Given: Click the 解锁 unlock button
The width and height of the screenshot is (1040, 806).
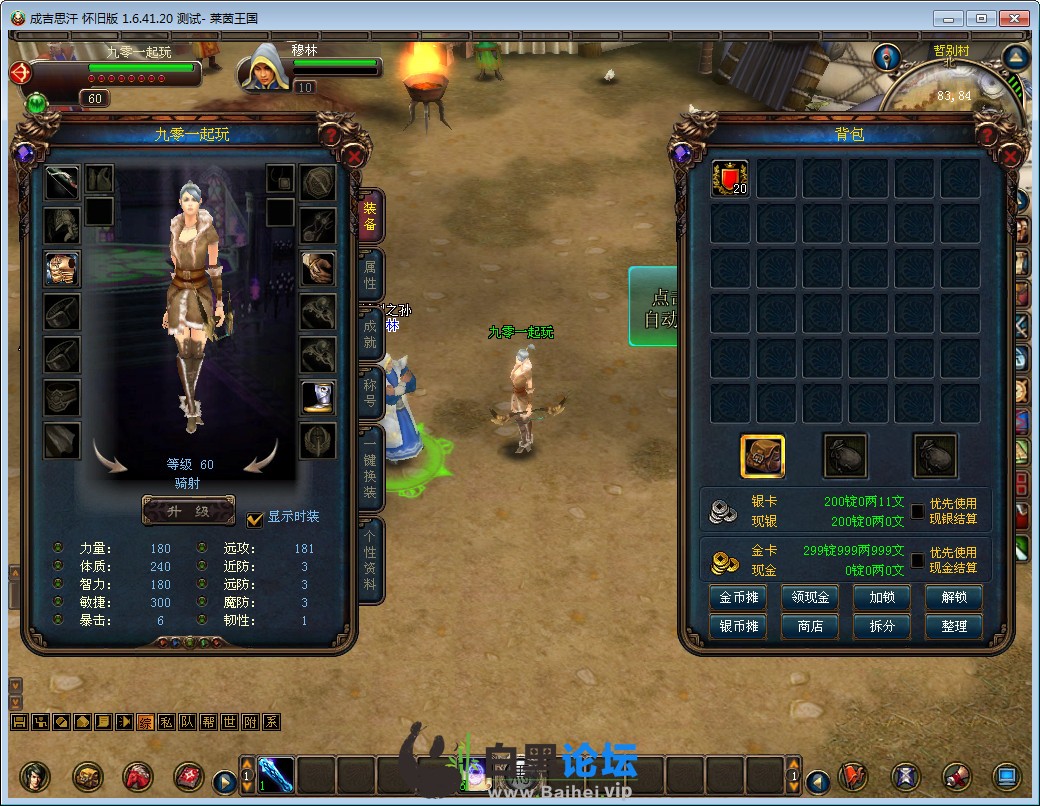Looking at the screenshot, I should tap(954, 598).
